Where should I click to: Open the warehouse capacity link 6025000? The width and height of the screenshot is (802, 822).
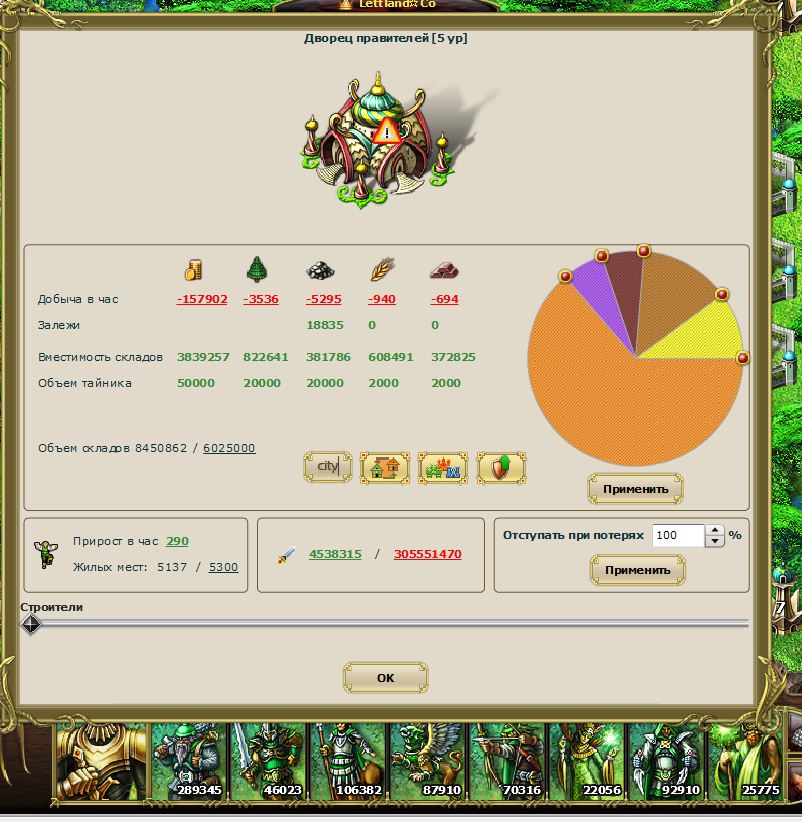point(229,448)
